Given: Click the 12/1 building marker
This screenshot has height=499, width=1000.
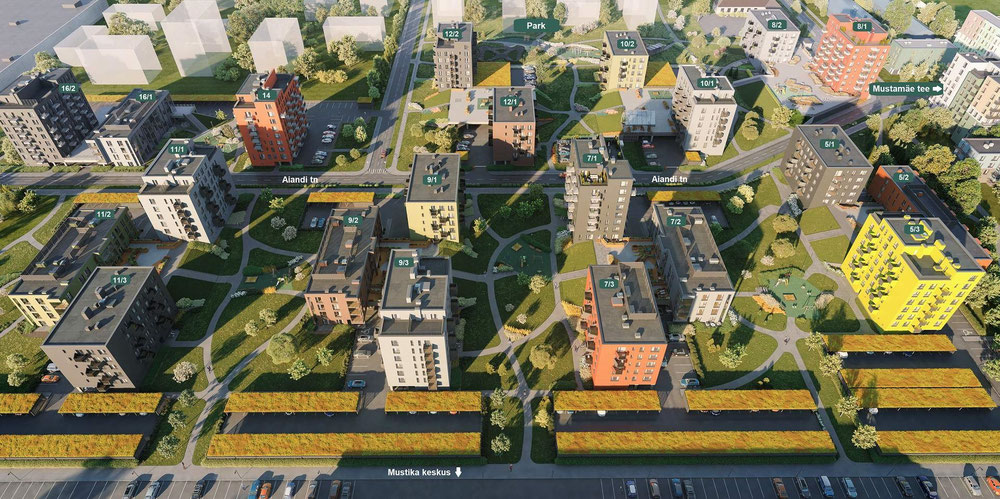Looking at the screenshot, I should [x=510, y=102].
